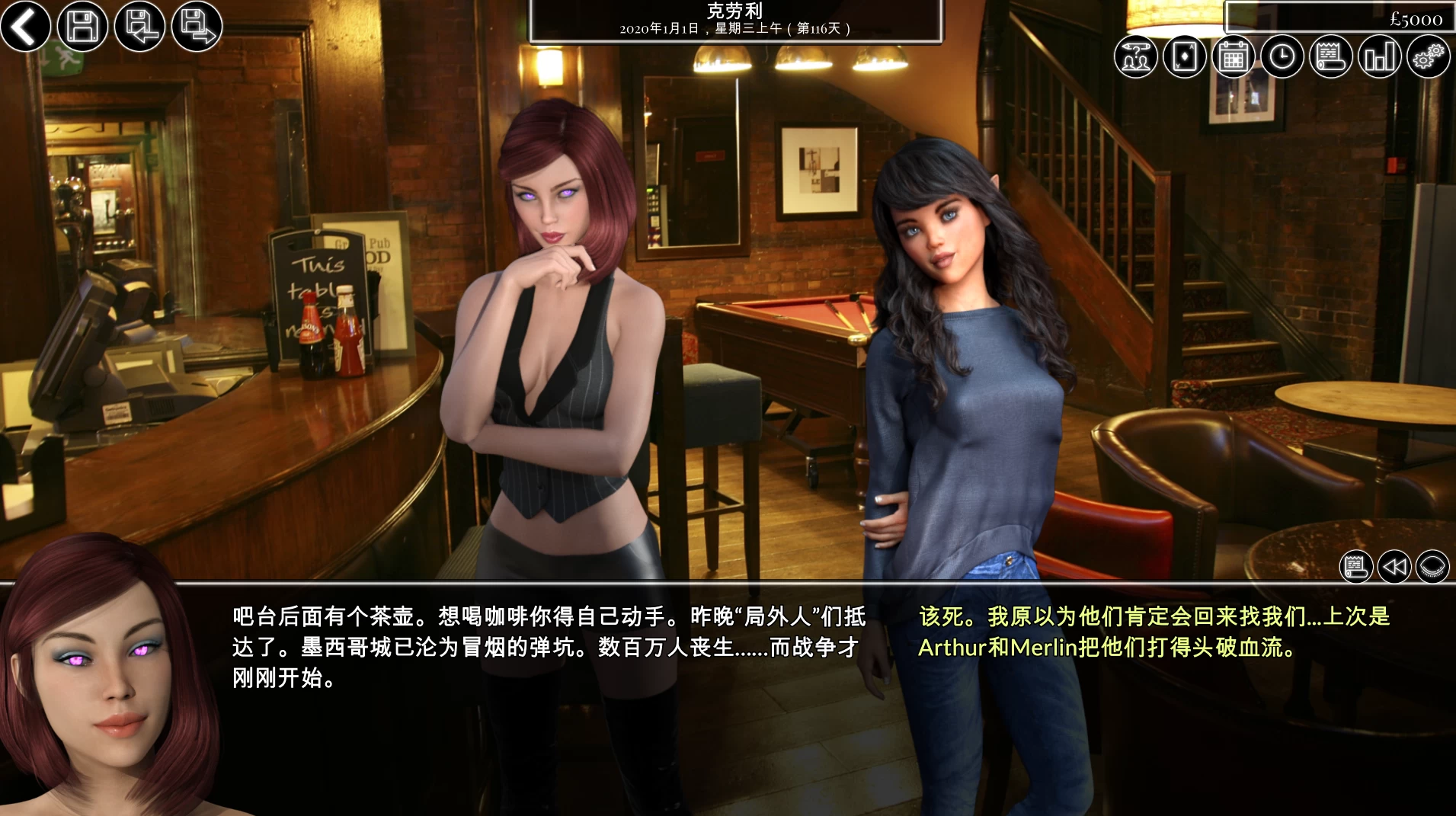Image resolution: width=1456 pixels, height=816 pixels.
Task: Open the dialogue history log
Action: pos(1357,566)
